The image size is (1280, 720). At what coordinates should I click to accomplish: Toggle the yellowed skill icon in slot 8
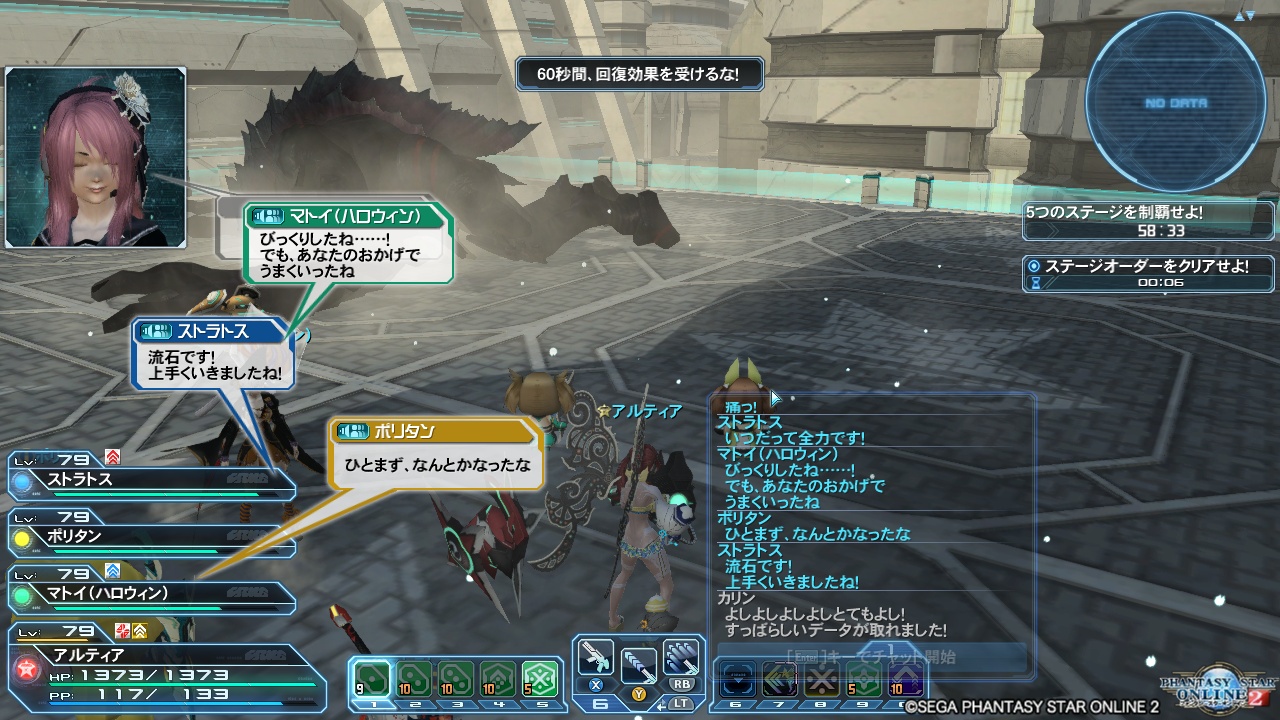point(823,680)
